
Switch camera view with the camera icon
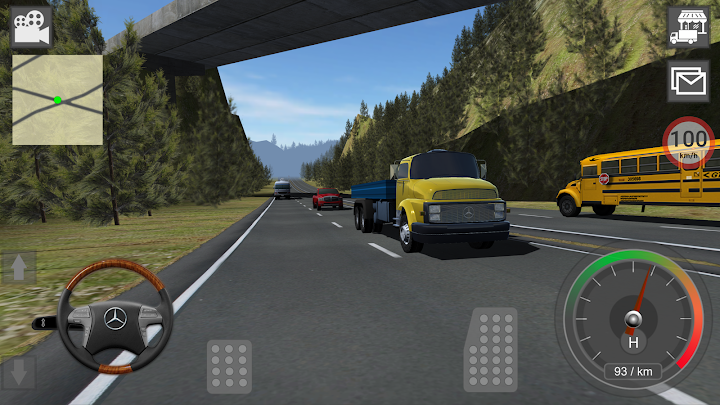[x=32, y=26]
